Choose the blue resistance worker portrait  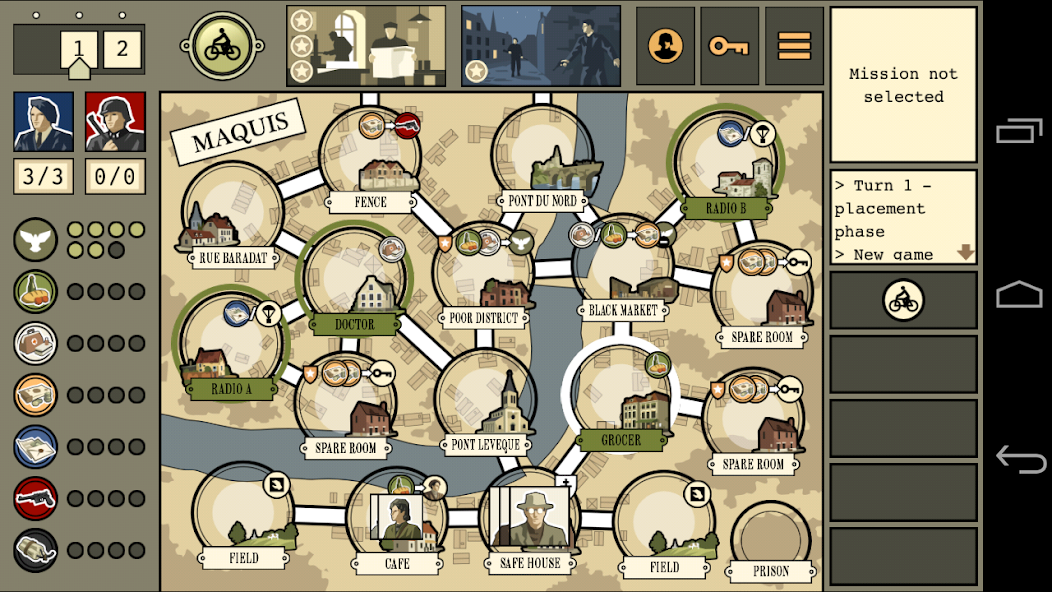point(43,122)
